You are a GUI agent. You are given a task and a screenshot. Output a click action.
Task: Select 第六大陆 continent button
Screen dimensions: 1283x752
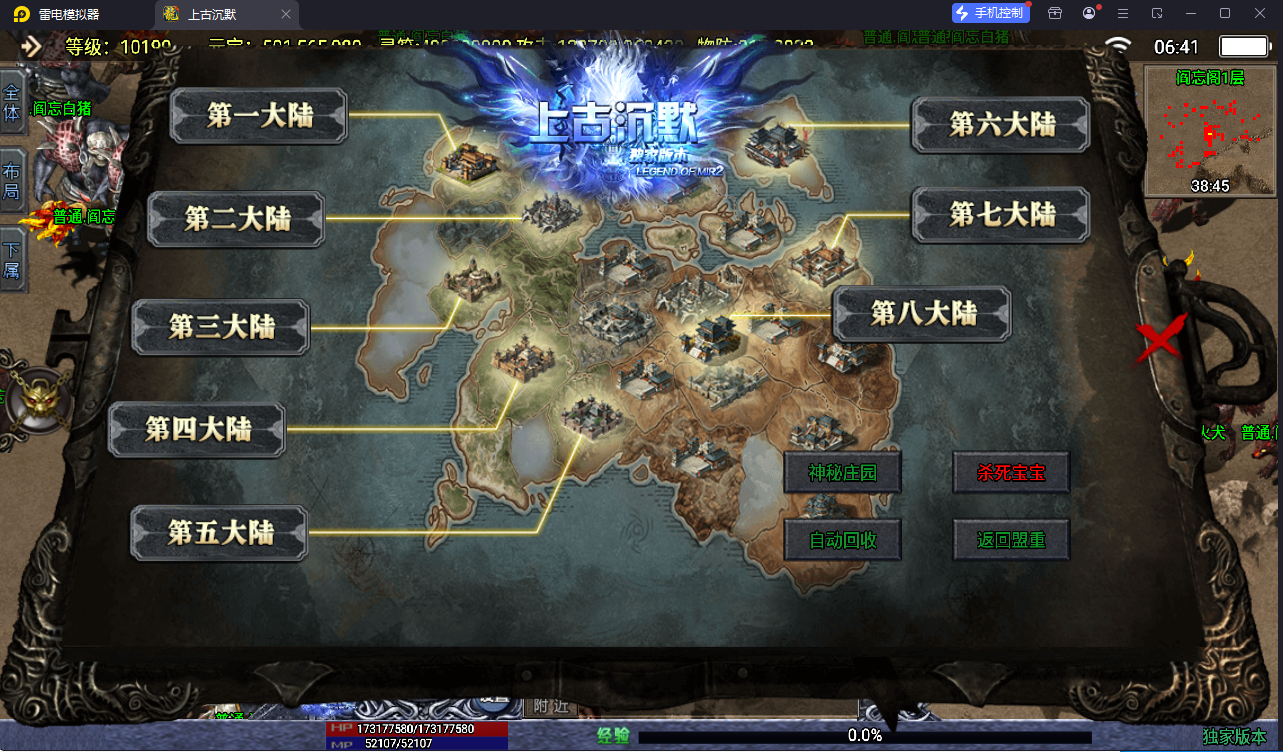pos(1001,124)
